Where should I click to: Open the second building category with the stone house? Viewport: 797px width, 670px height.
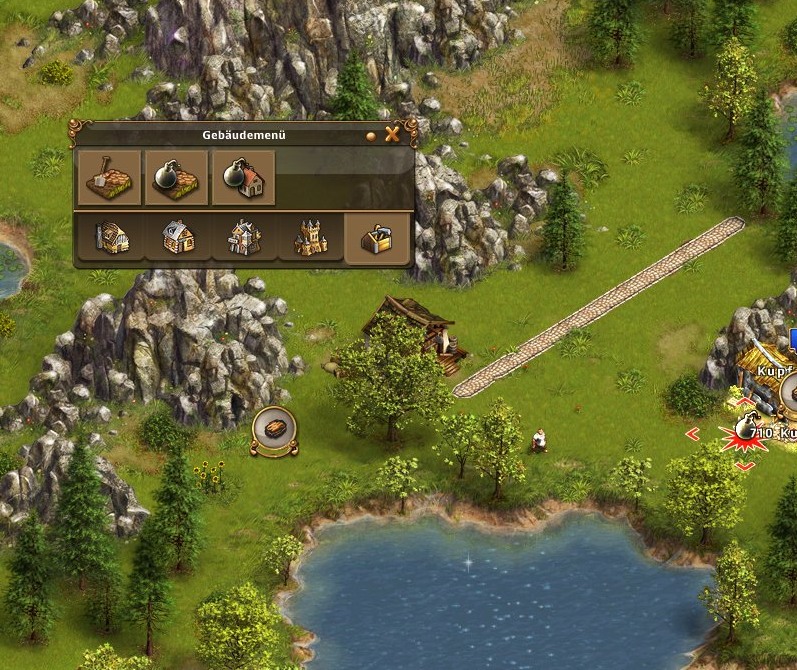[x=178, y=238]
